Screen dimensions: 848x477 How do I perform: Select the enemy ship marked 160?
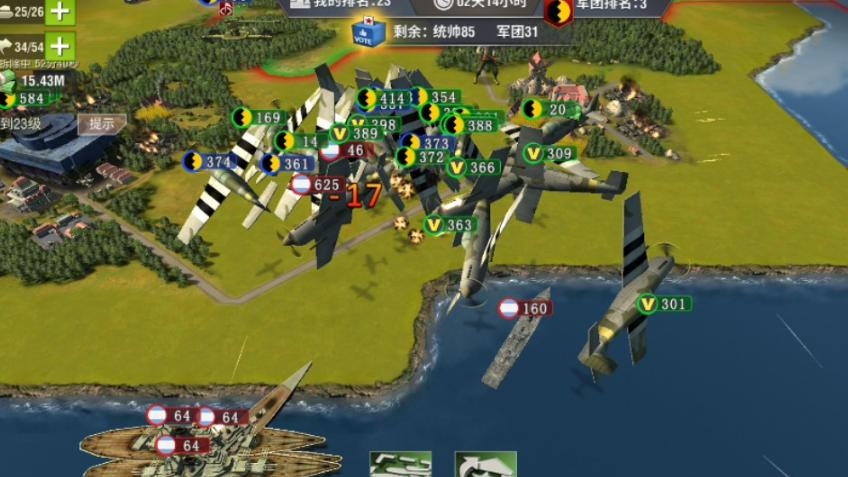tap(524, 308)
